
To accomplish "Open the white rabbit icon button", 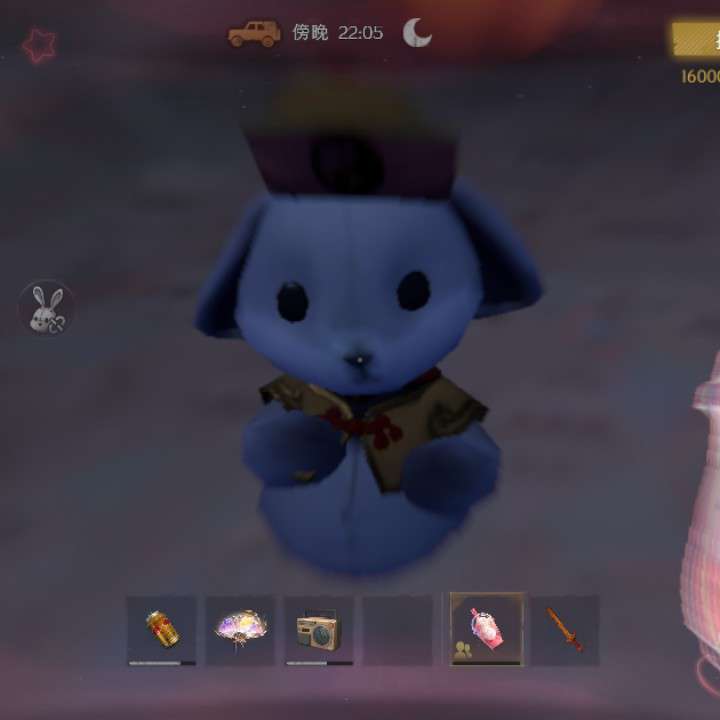I will [x=46, y=308].
